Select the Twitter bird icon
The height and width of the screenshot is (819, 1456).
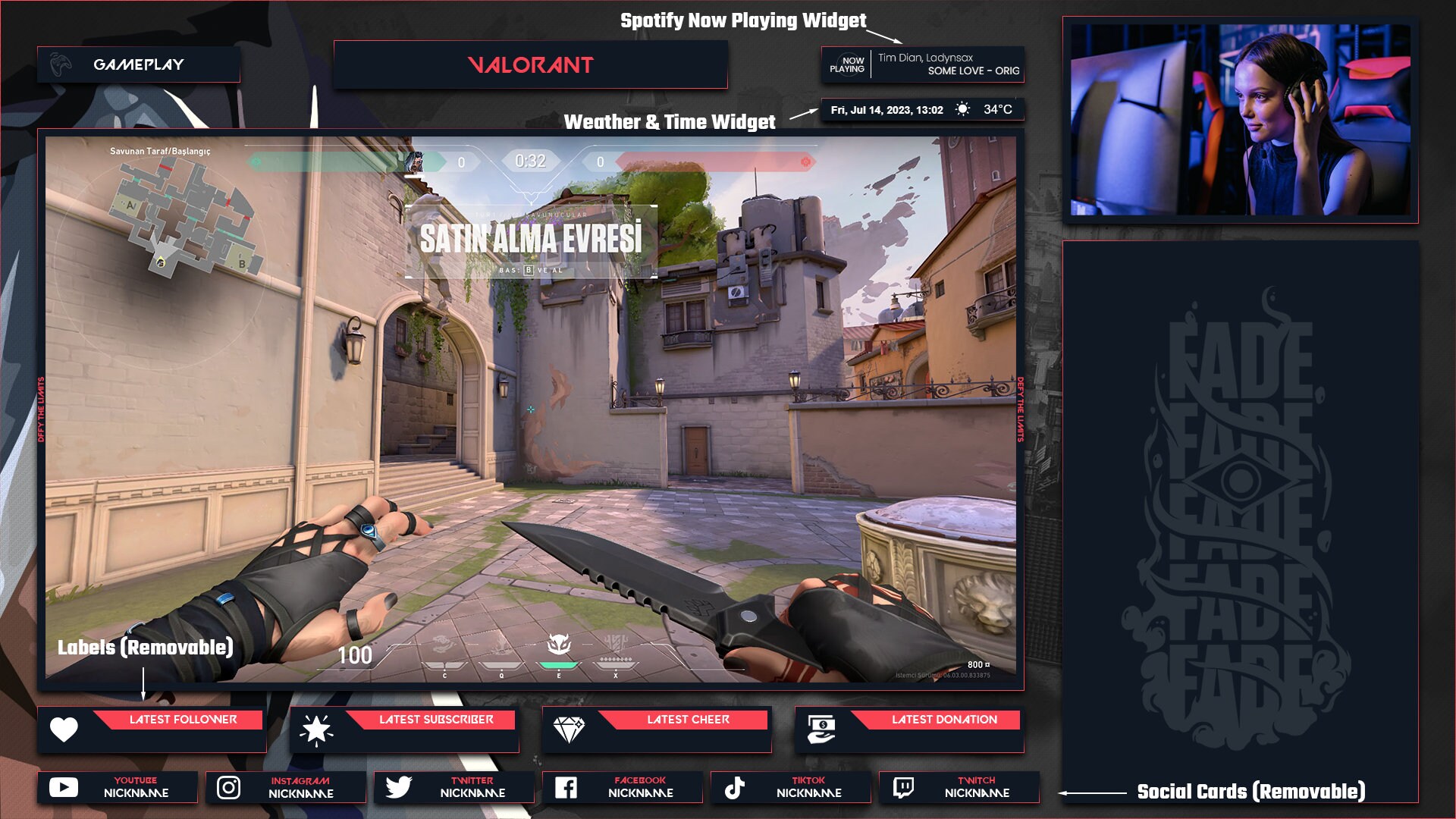pos(397,787)
